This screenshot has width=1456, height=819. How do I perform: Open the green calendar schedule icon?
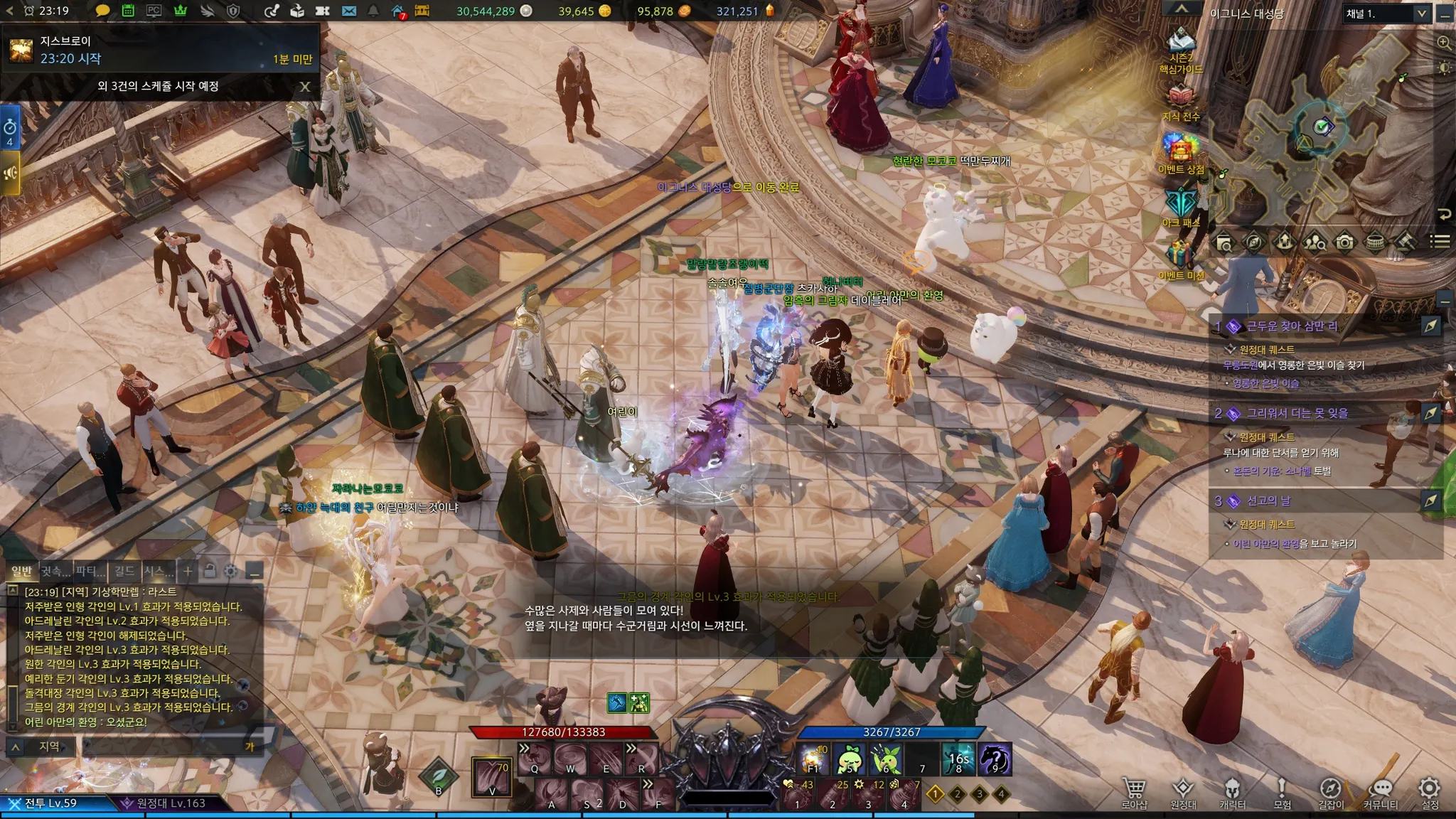[128, 11]
